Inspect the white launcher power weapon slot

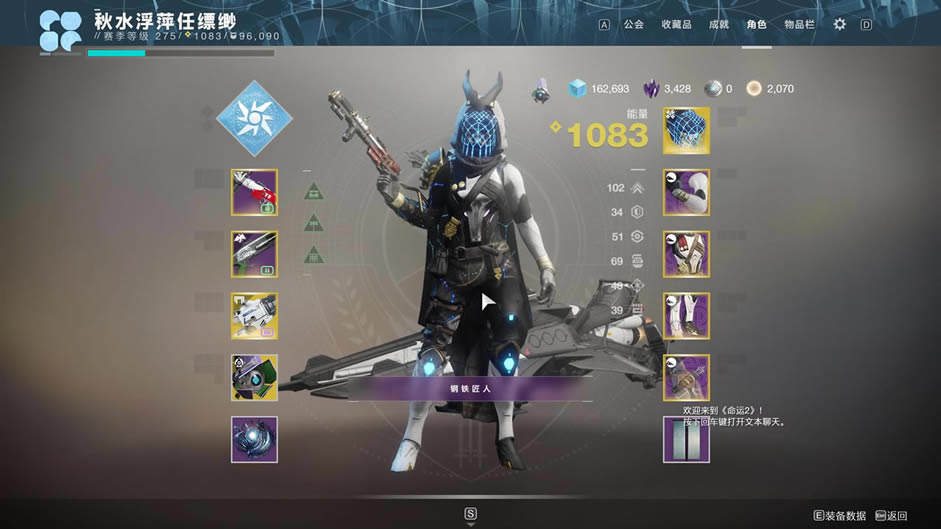click(254, 316)
